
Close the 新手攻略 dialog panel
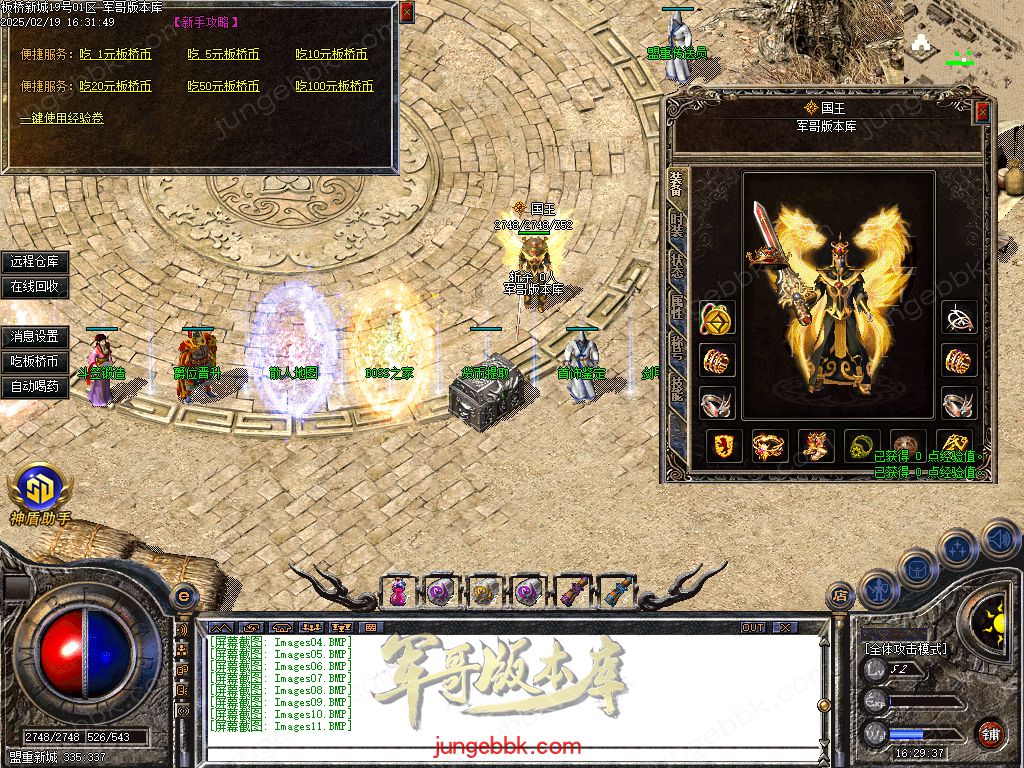406,13
